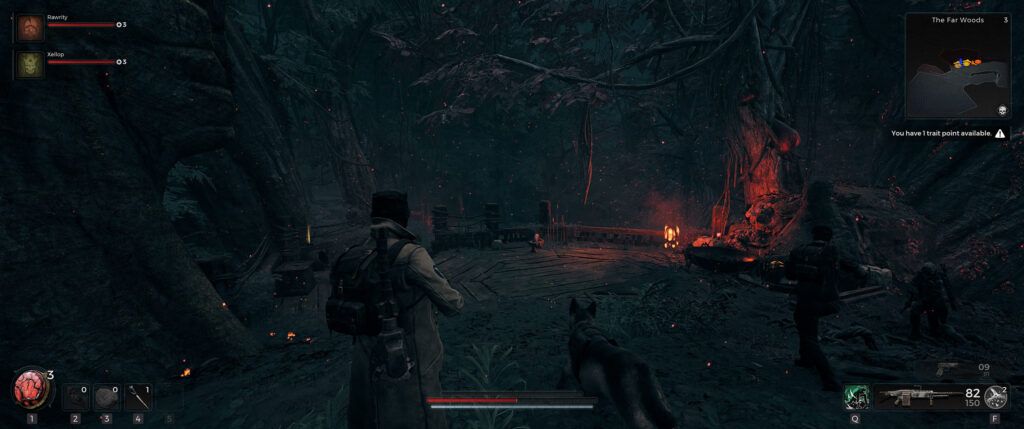Switch to the holstered pistol sidearm
The image size is (1024, 429).
click(x=947, y=368)
